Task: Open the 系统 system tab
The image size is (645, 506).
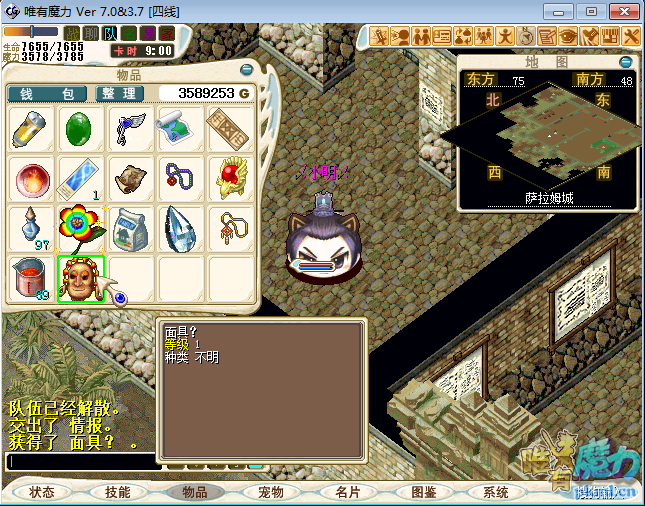Action: point(496,492)
